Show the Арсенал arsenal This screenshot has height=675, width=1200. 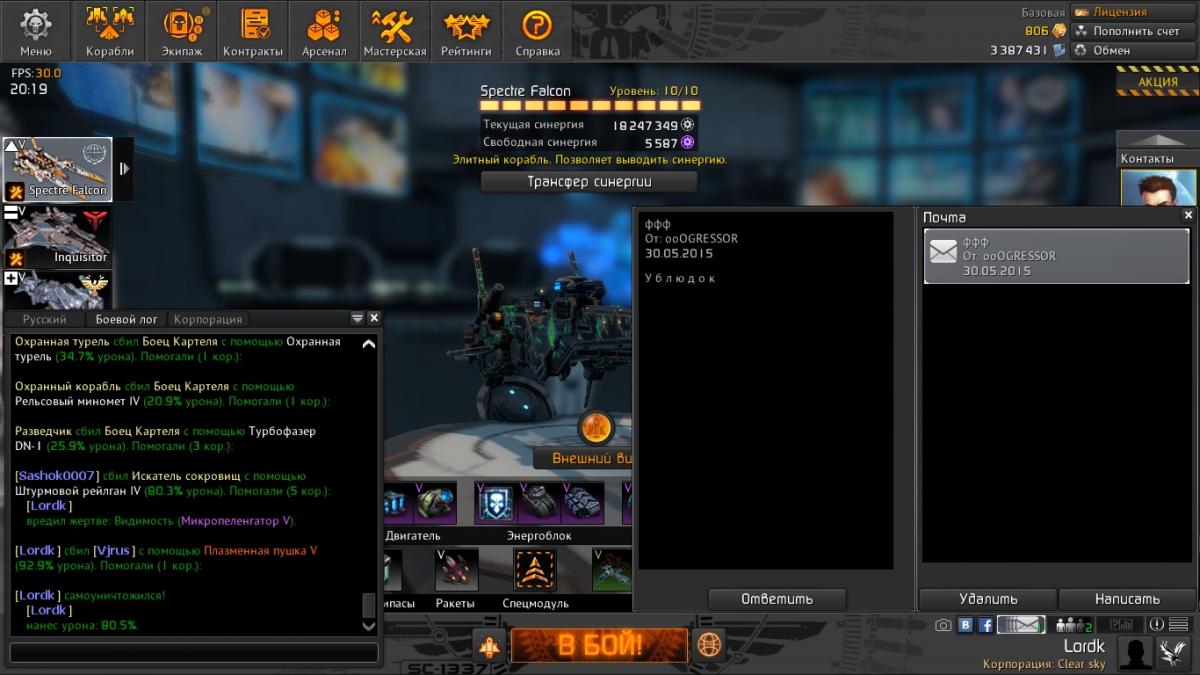pos(324,31)
